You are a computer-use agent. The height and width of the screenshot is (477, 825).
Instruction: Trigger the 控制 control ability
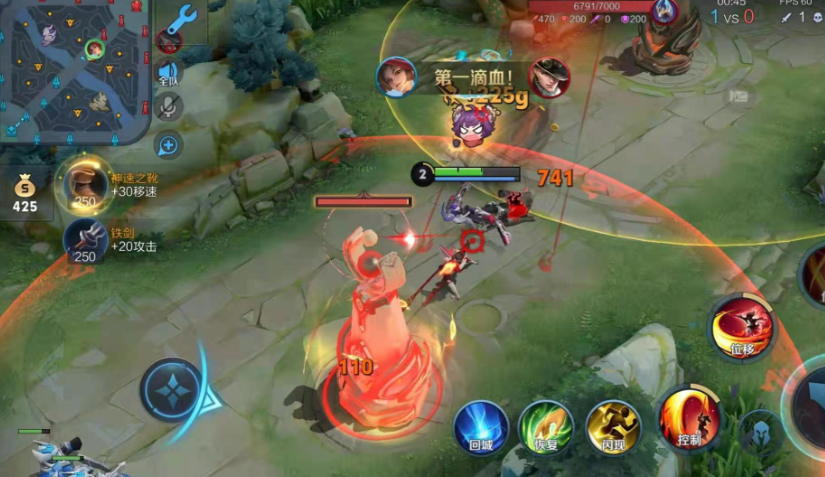coord(689,417)
